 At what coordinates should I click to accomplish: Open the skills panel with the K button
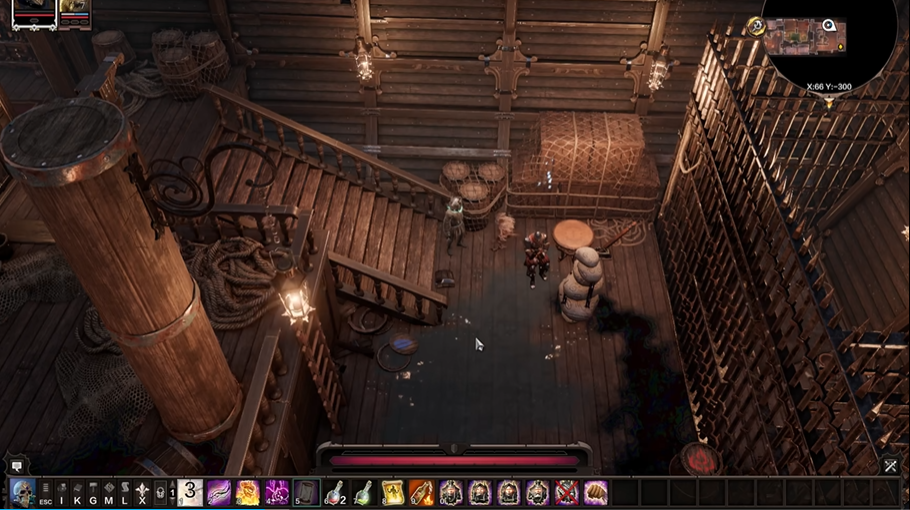click(78, 493)
